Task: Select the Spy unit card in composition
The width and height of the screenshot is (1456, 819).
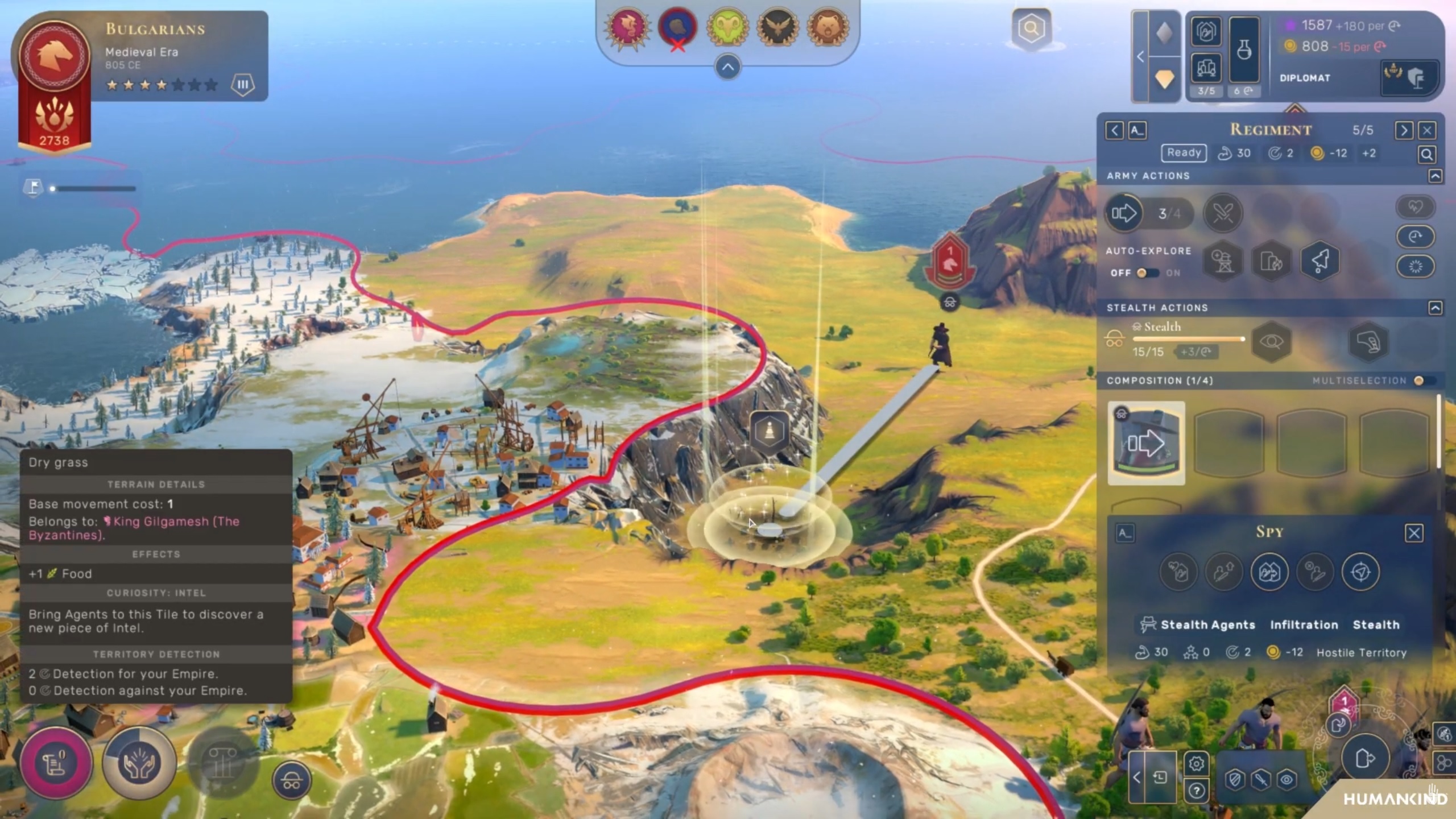Action: click(1146, 442)
